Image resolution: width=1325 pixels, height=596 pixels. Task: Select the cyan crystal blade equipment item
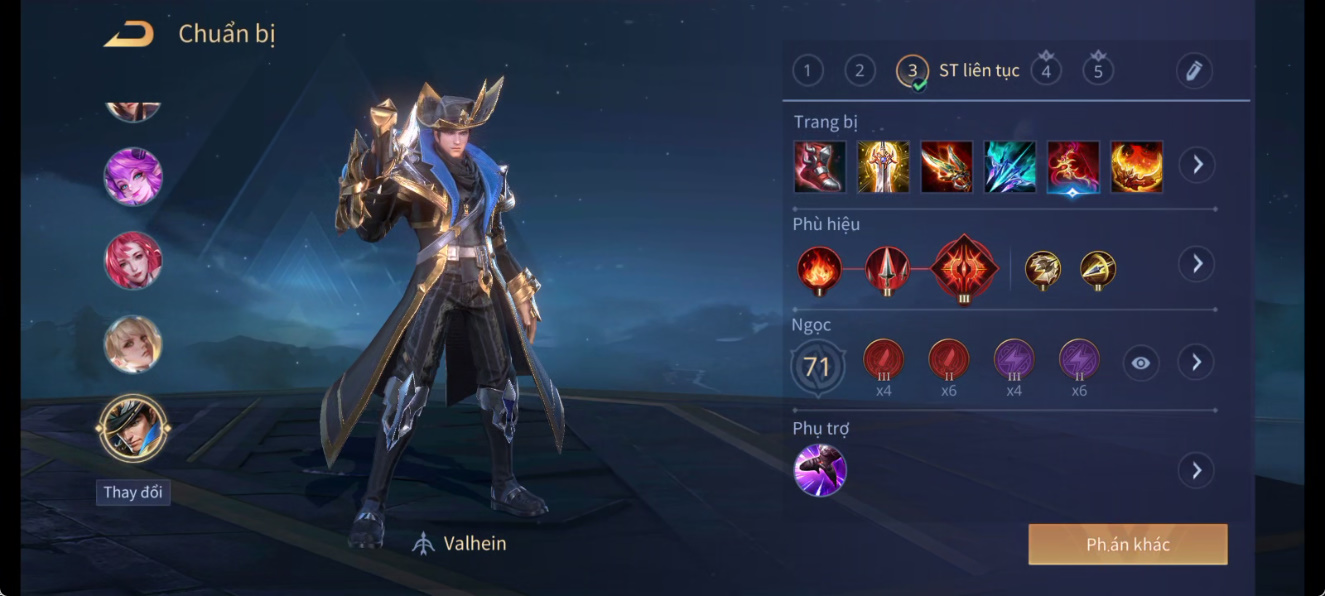click(1010, 166)
